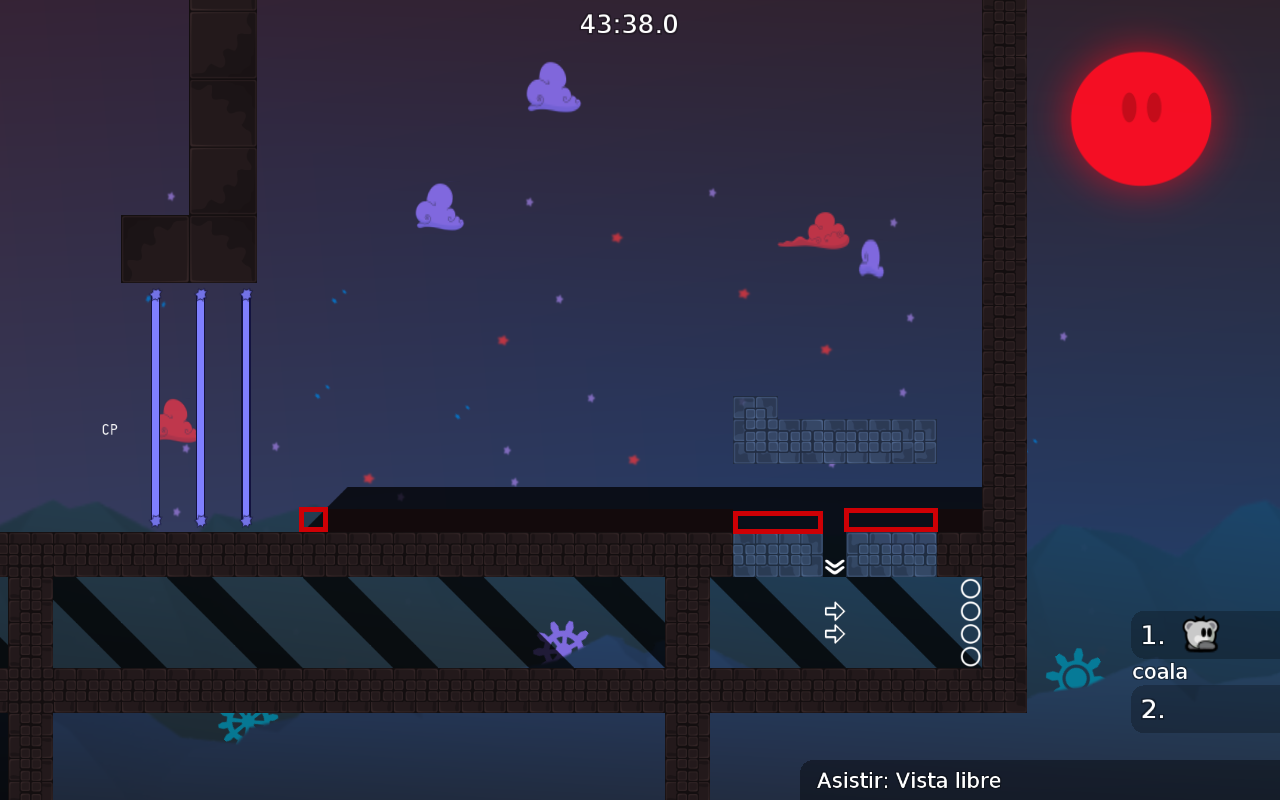
Task: Click the koala skin avatar in scoreboard
Action: (1203, 634)
